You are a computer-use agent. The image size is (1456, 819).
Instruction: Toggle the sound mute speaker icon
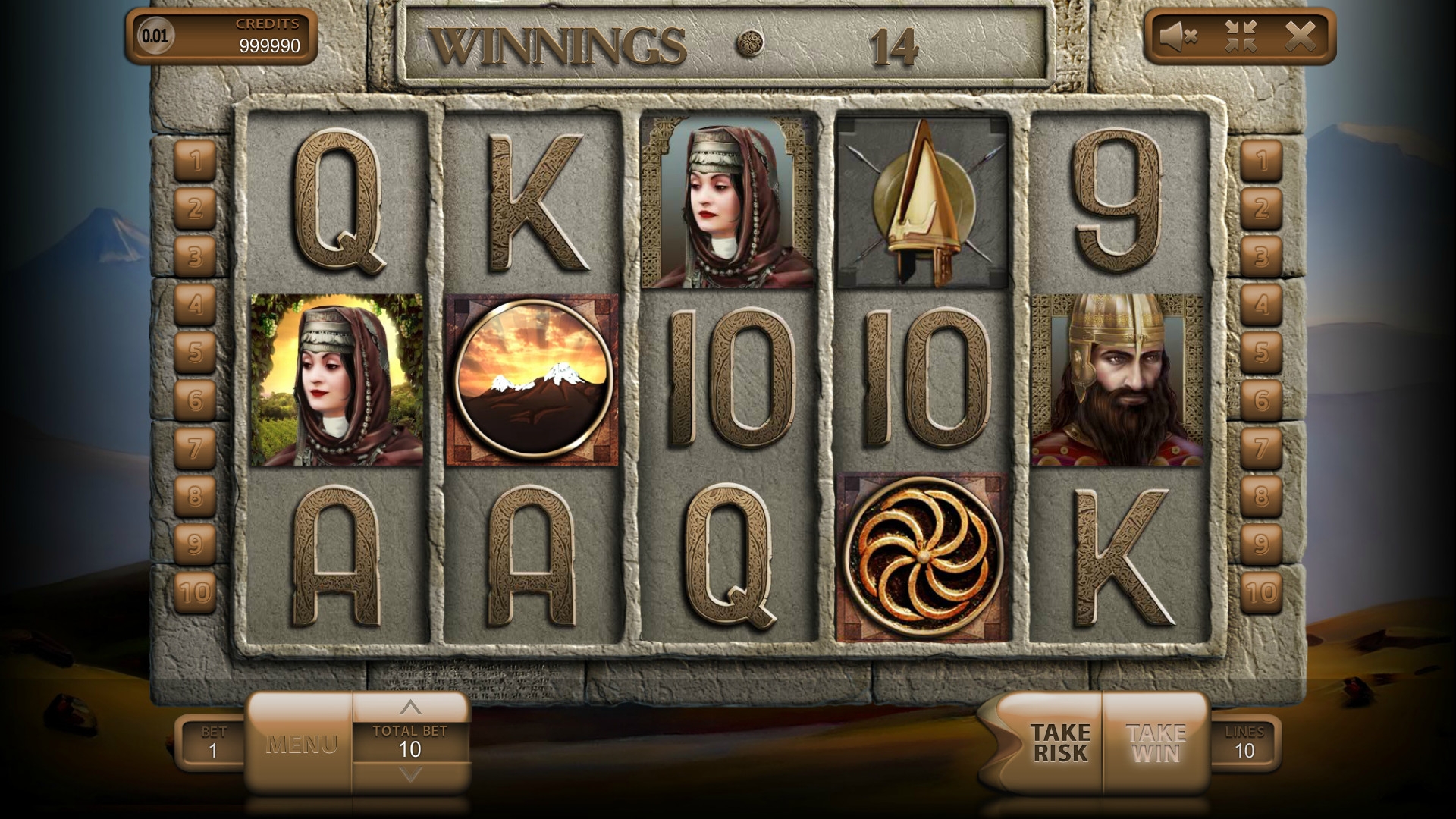click(1178, 36)
